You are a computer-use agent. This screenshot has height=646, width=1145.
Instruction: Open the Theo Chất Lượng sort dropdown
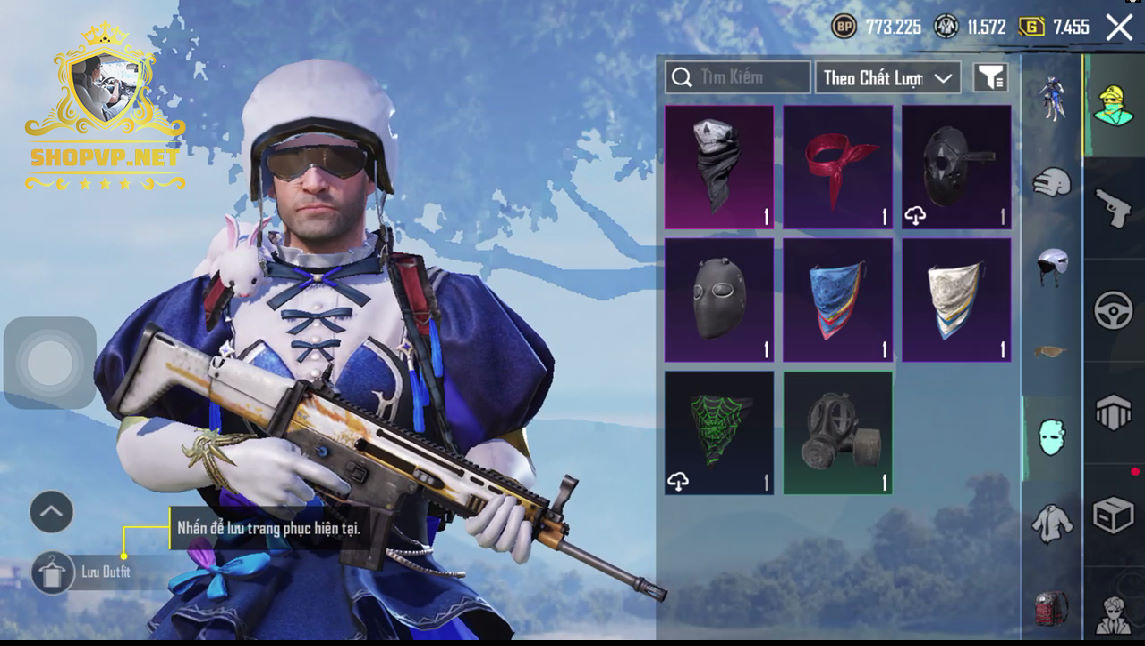[888, 77]
